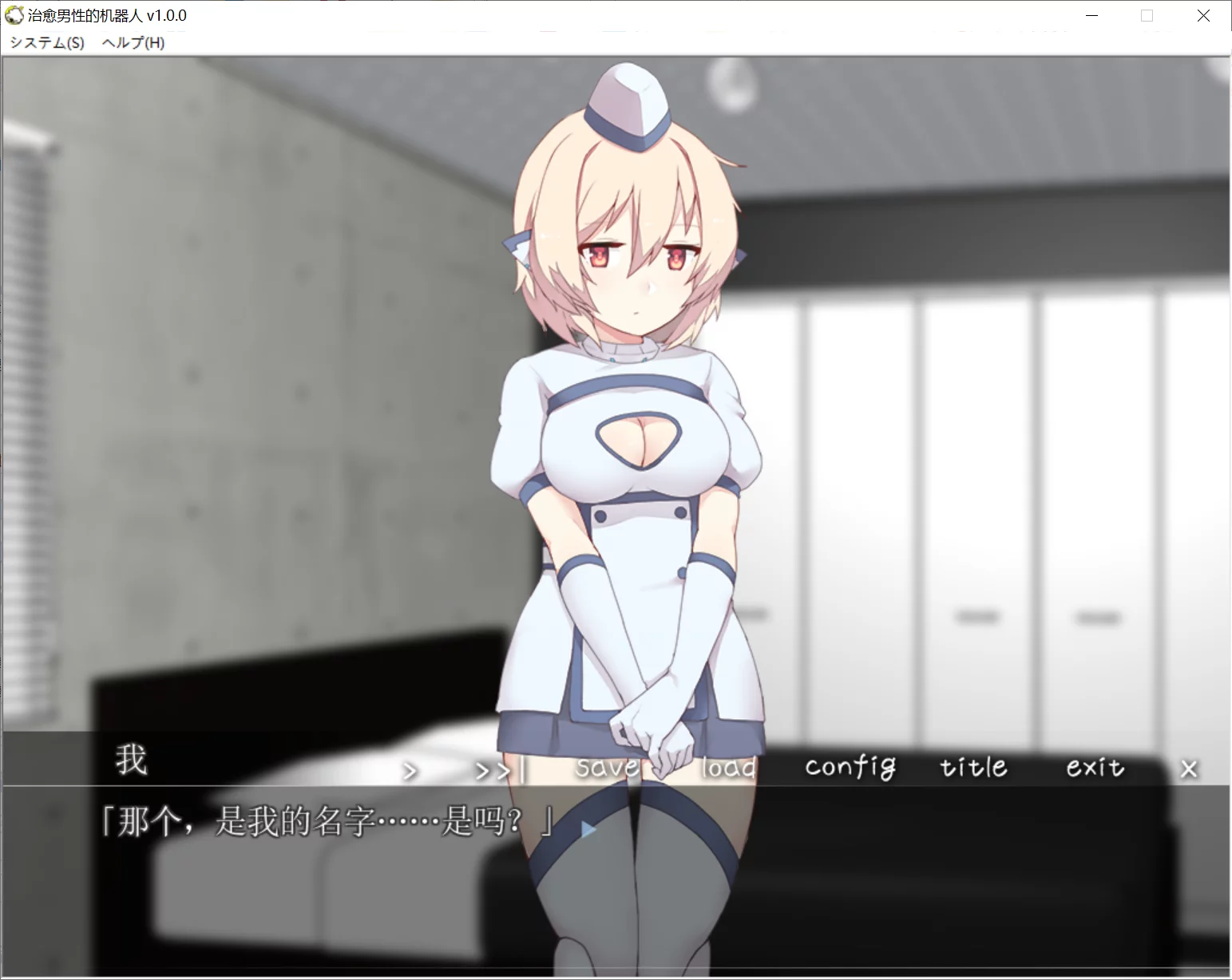Click the speaker name 我
The width and height of the screenshot is (1232, 980).
tap(133, 761)
